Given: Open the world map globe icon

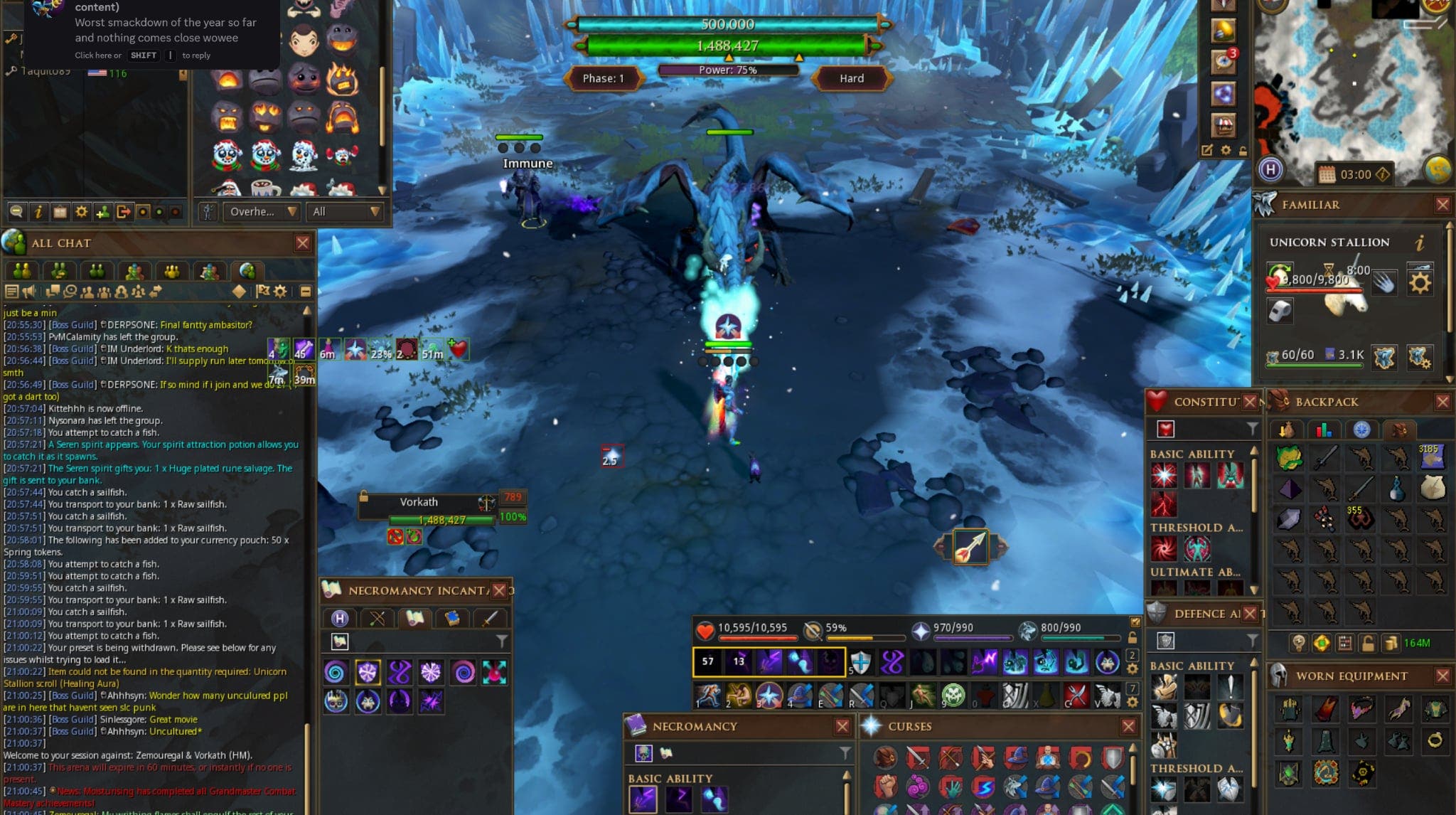Looking at the screenshot, I should [1438, 169].
